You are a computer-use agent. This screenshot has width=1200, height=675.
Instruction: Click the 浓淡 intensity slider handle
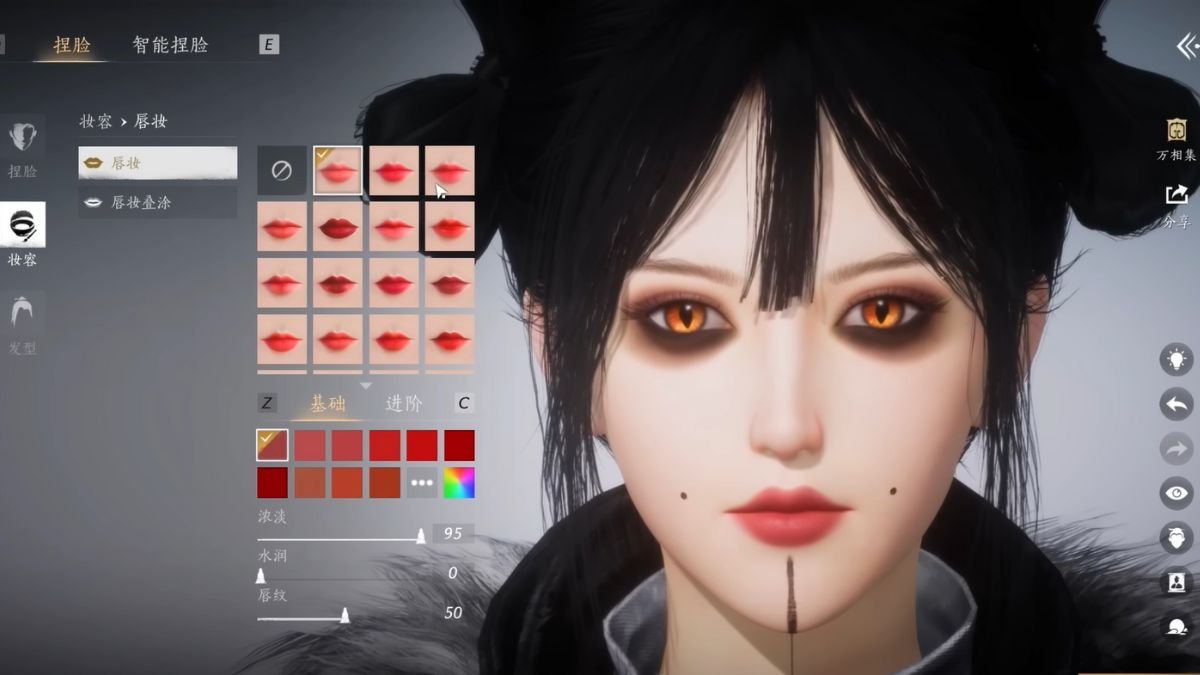421,536
